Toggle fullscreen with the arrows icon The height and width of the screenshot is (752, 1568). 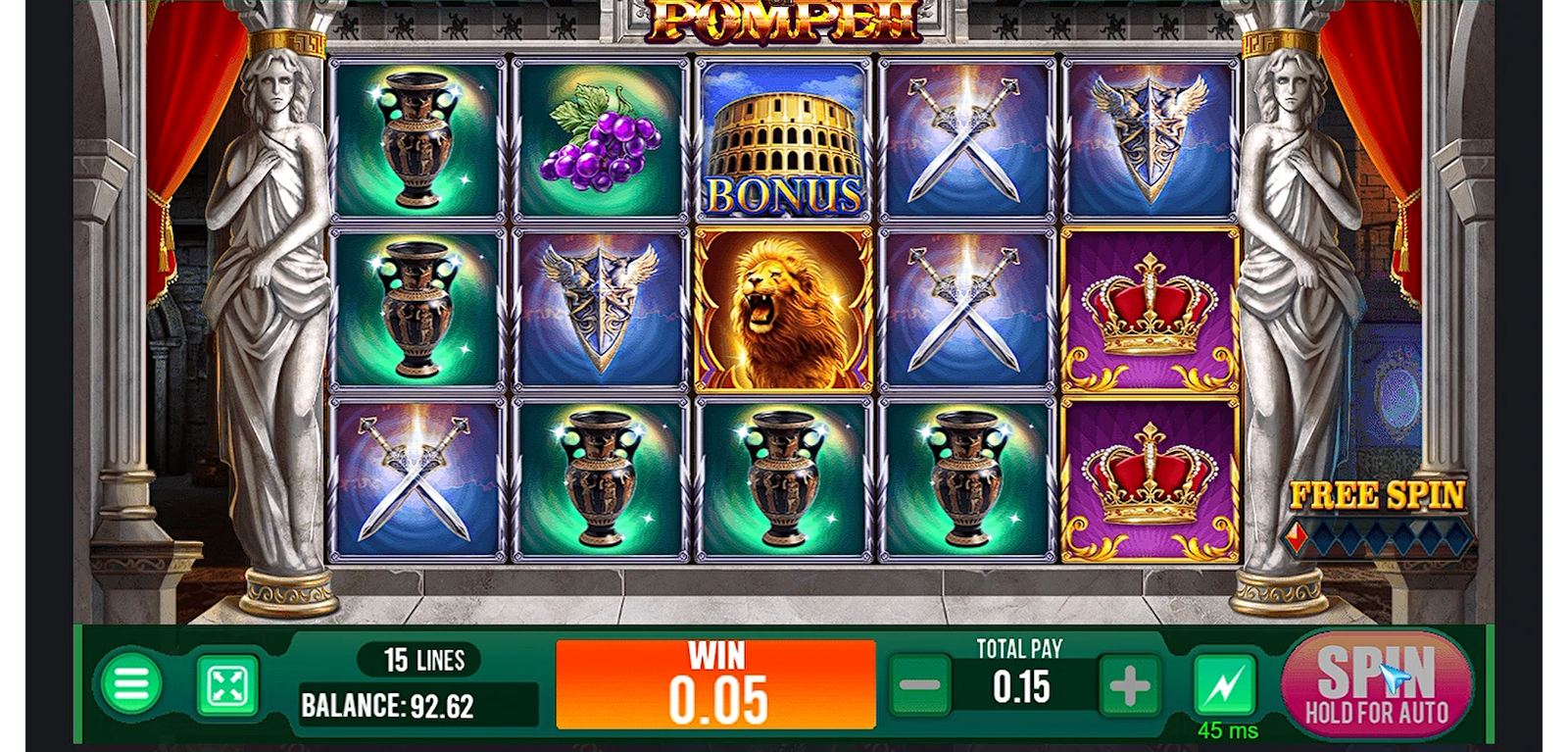pyautogui.click(x=227, y=685)
